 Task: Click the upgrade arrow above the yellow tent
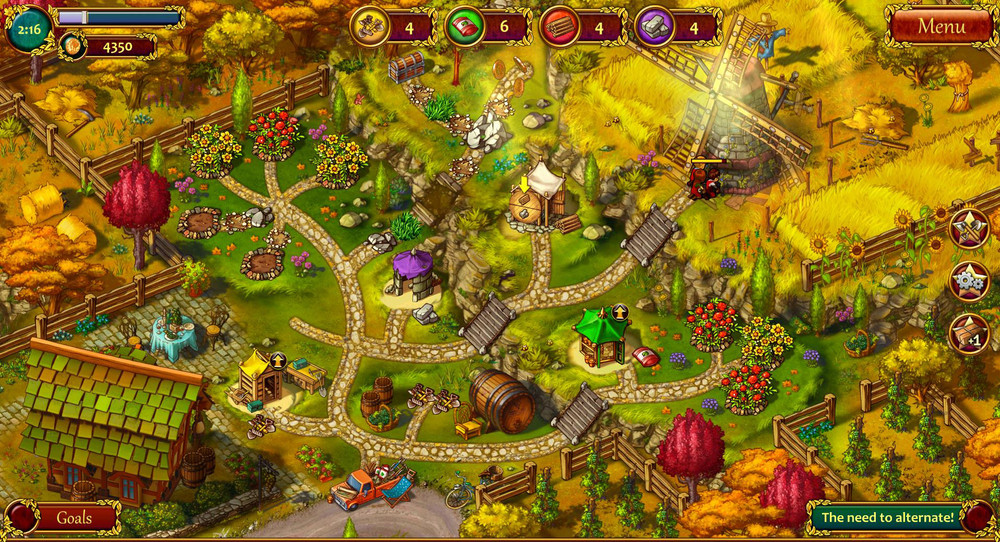tap(278, 360)
